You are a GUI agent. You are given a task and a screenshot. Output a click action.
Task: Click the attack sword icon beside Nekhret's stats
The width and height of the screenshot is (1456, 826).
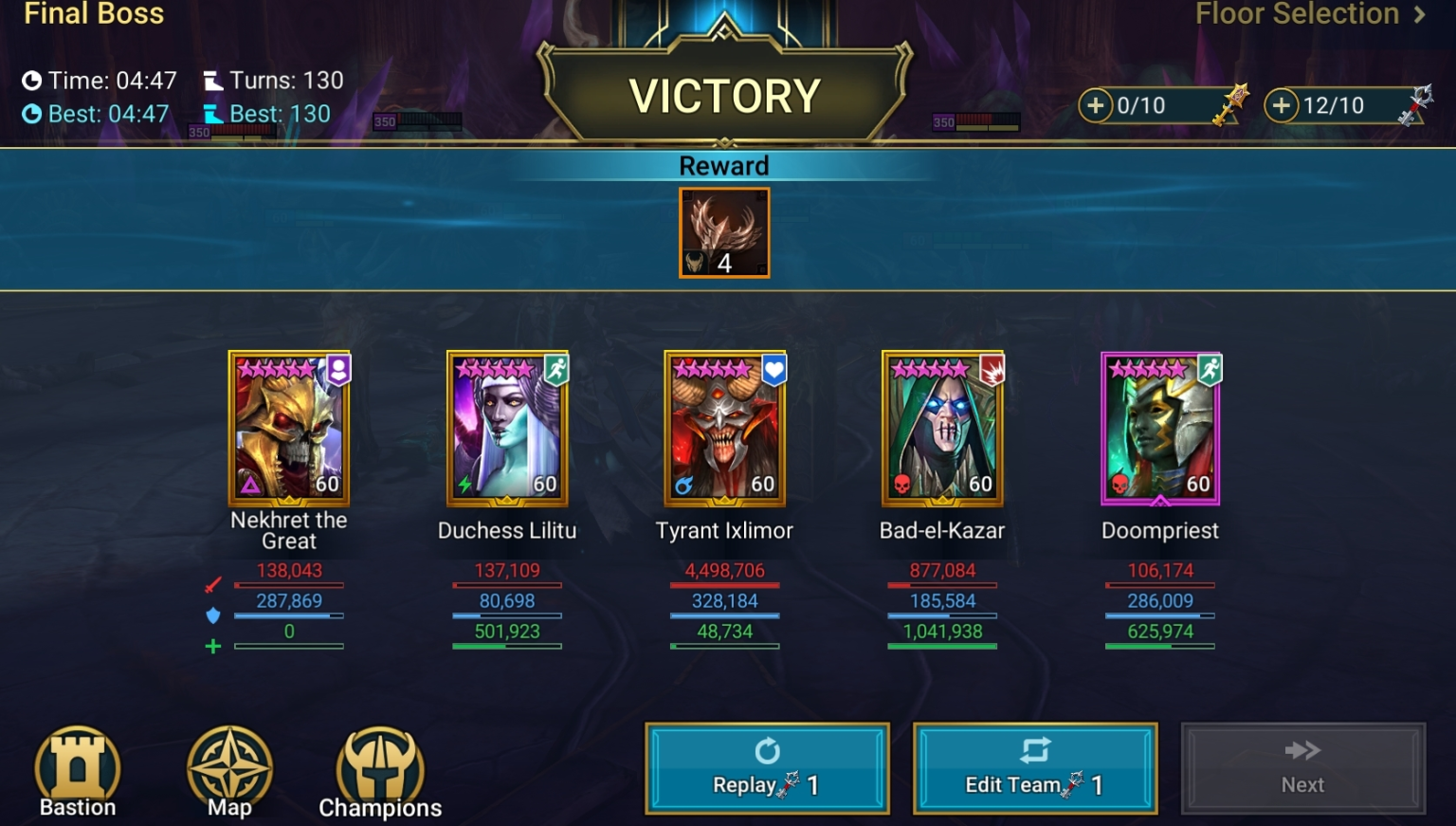[x=212, y=585]
